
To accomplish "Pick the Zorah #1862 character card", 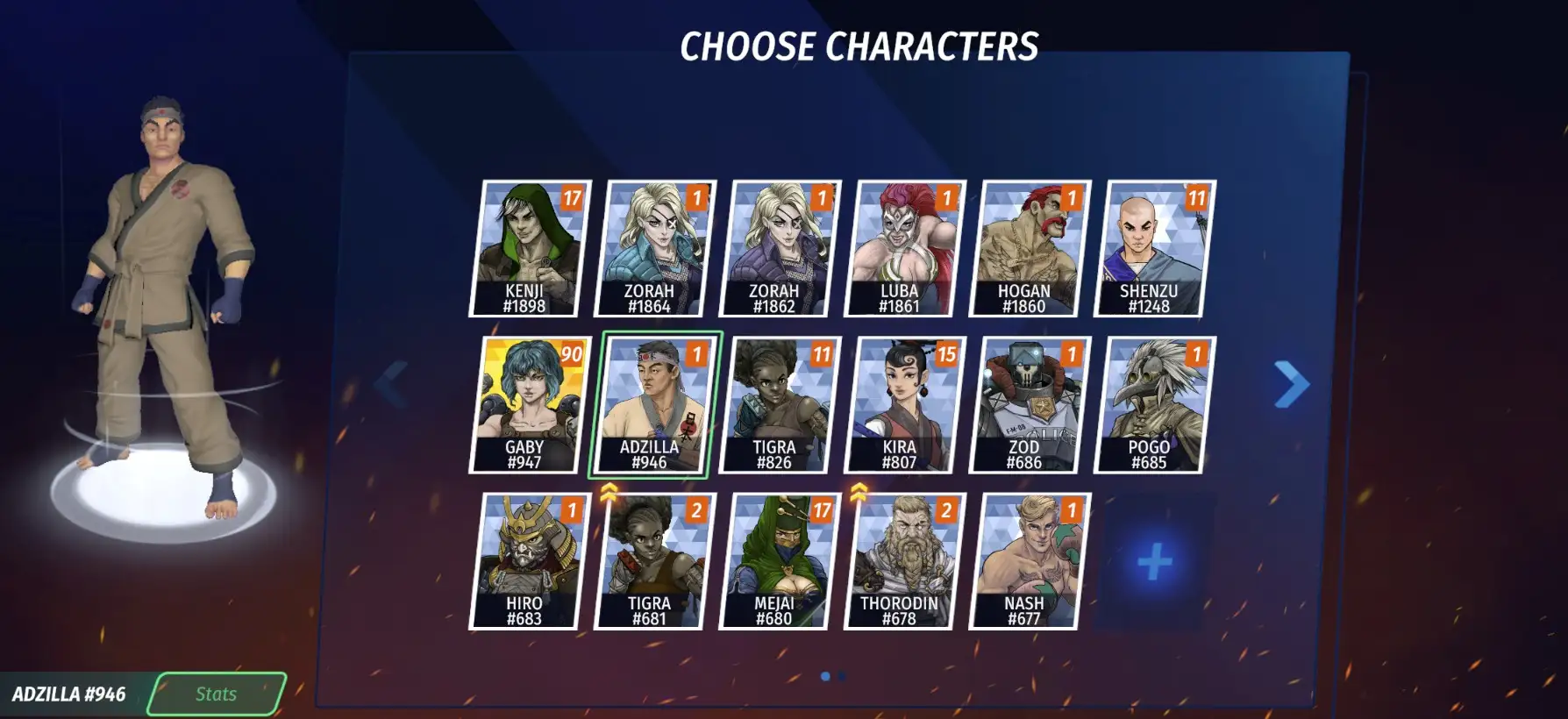I will (x=780, y=248).
